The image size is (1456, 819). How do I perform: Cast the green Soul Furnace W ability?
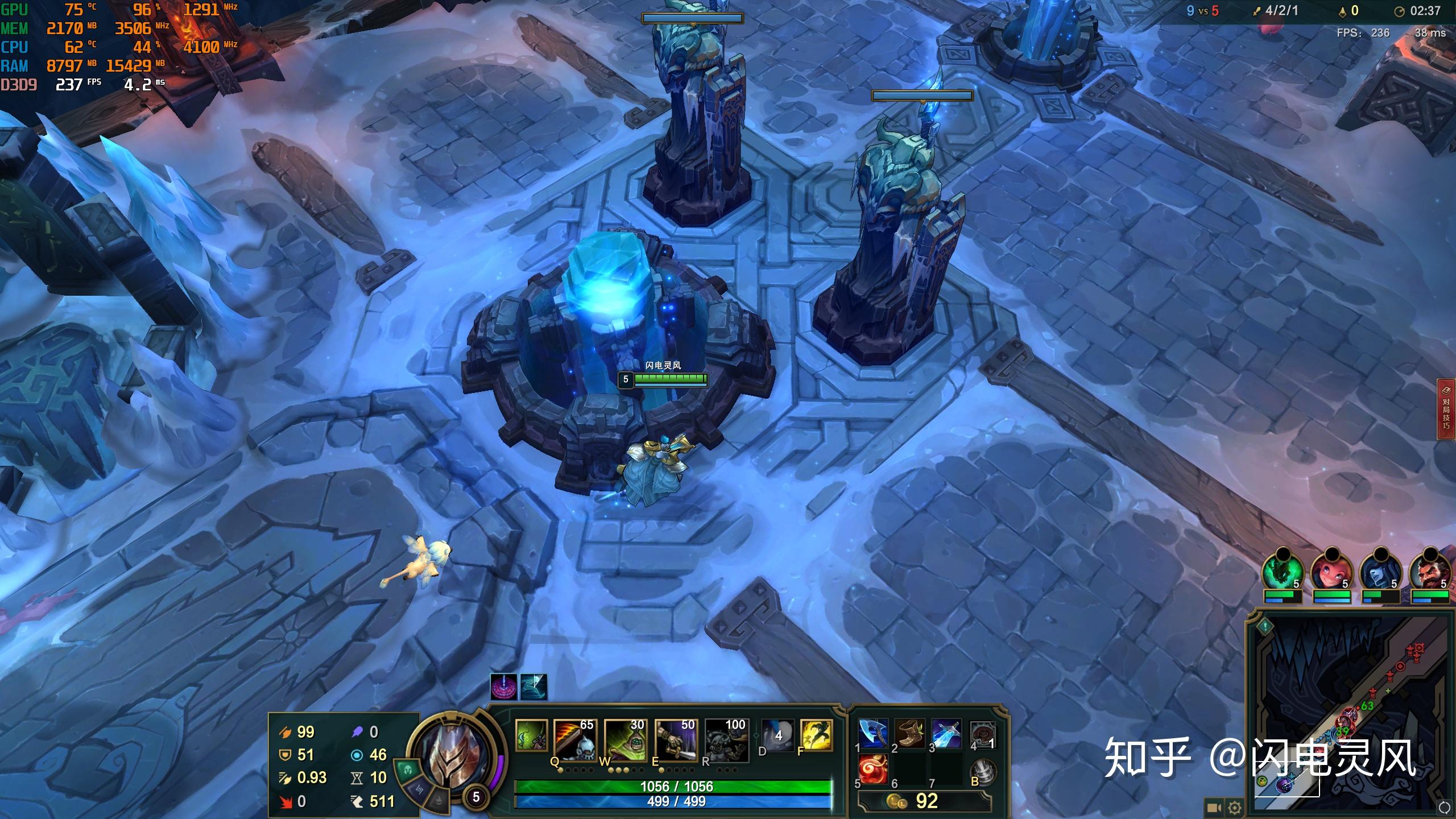[624, 738]
